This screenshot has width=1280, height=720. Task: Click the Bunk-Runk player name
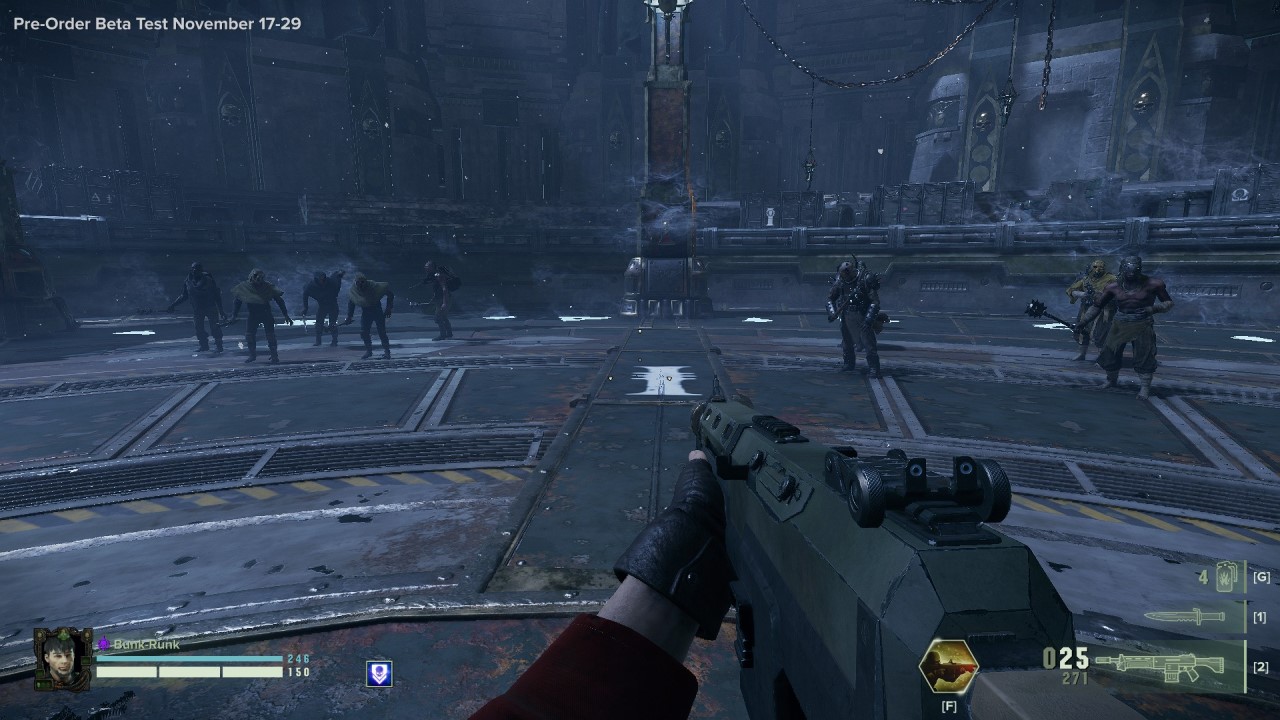tap(146, 645)
